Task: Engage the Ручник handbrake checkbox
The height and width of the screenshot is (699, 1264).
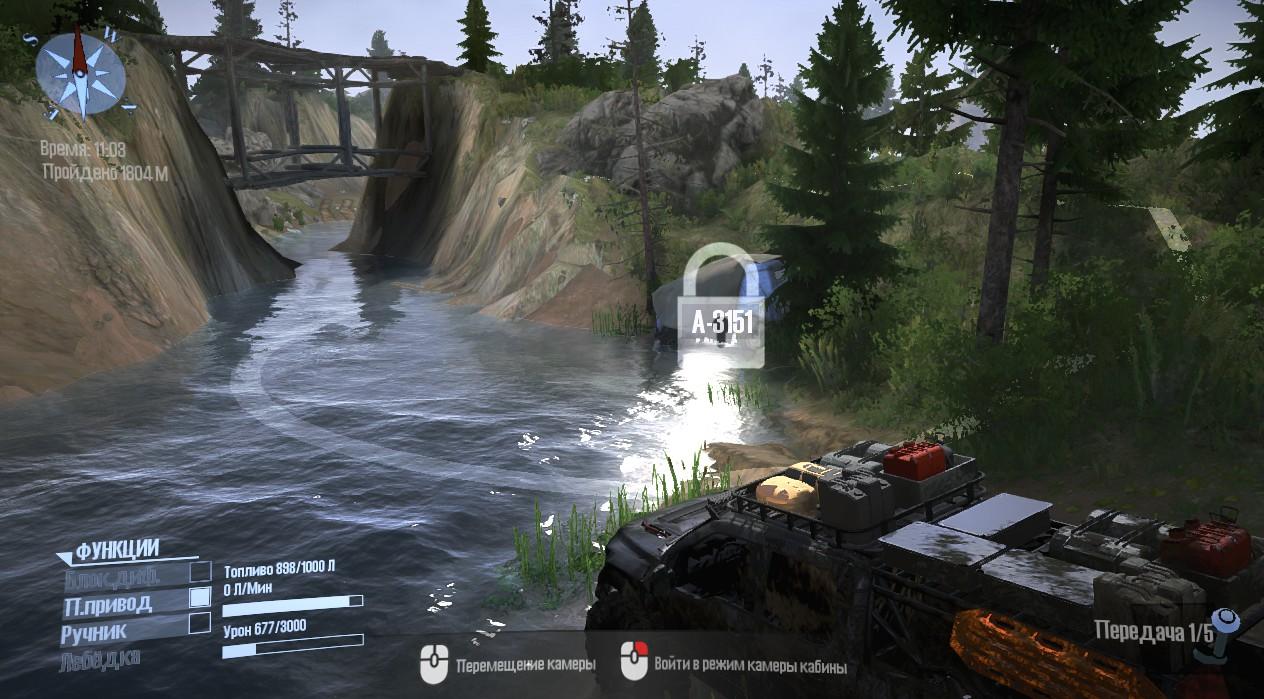Action: 200,623
